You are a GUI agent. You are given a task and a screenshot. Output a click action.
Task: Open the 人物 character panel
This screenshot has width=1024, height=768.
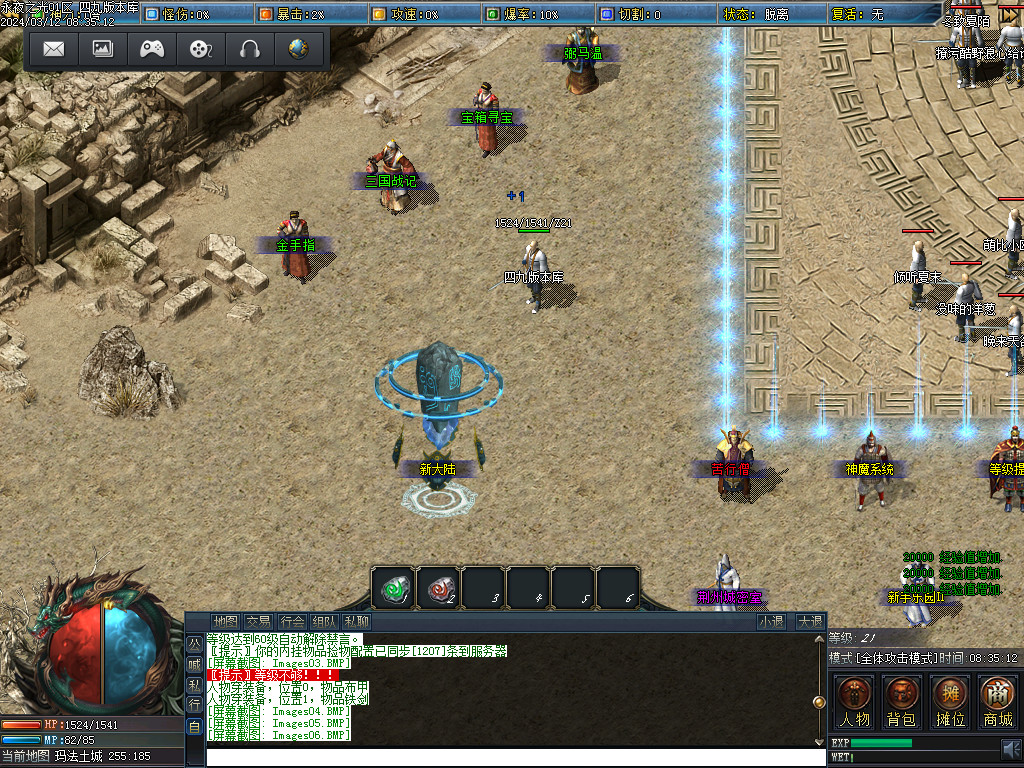[x=855, y=700]
